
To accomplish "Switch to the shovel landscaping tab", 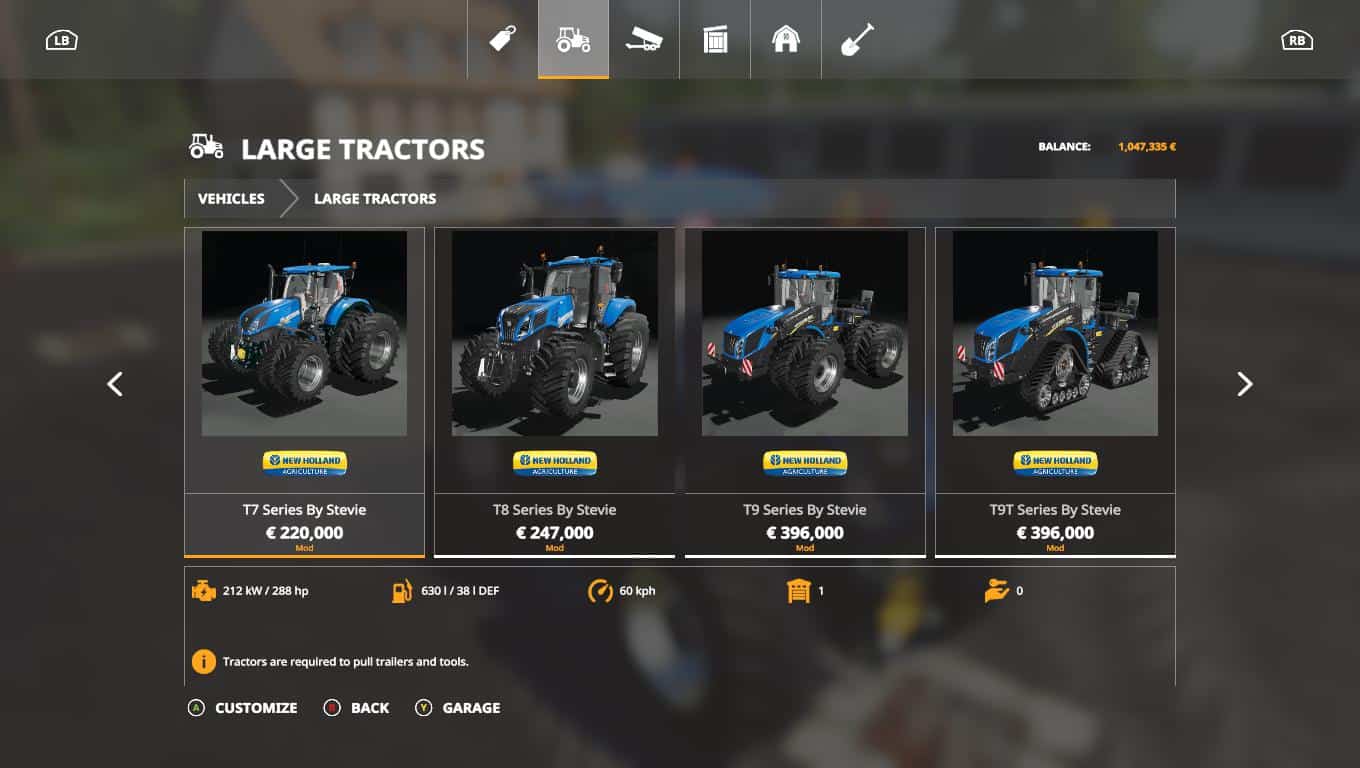I will tap(857, 40).
